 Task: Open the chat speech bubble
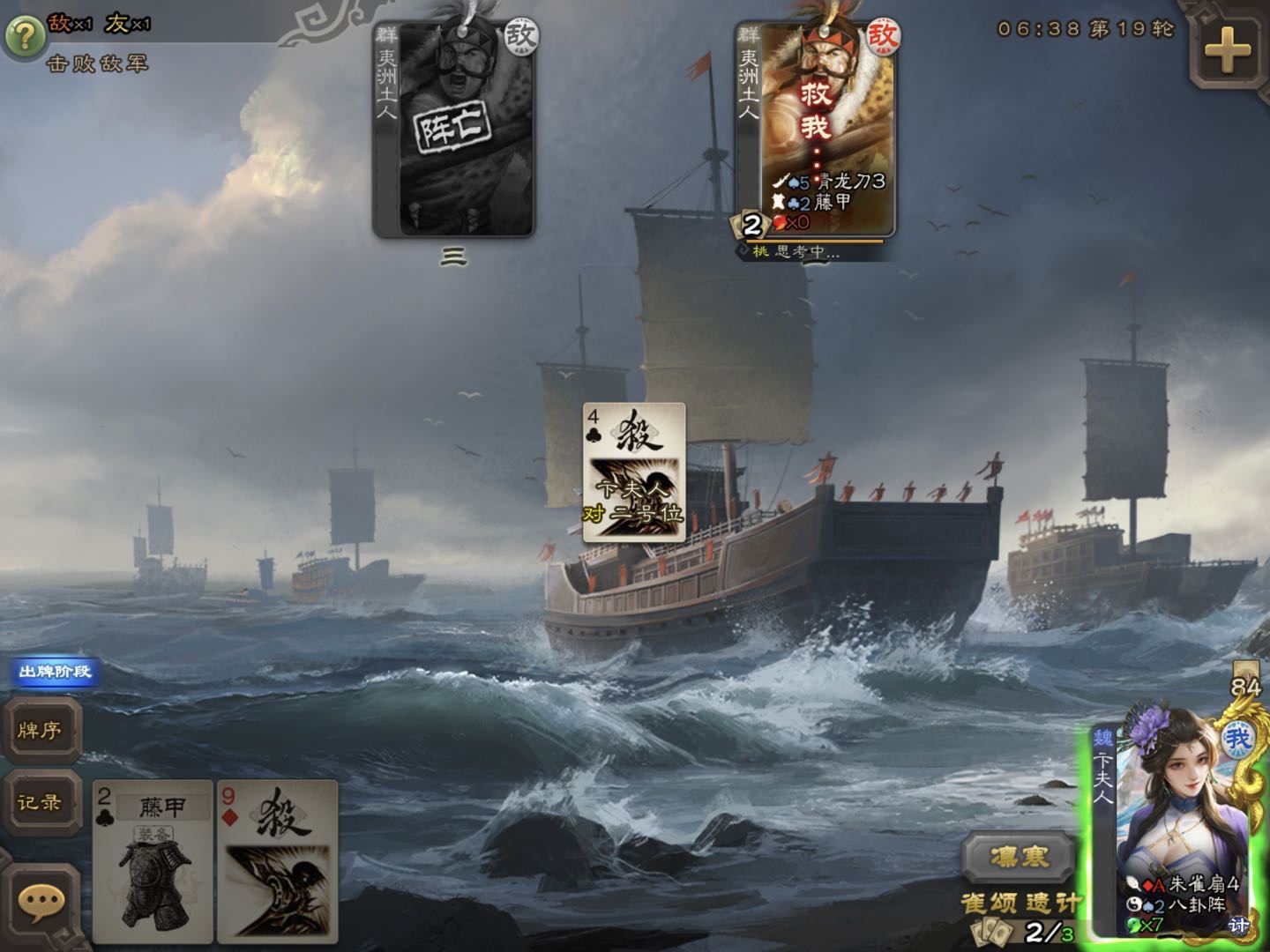41,904
